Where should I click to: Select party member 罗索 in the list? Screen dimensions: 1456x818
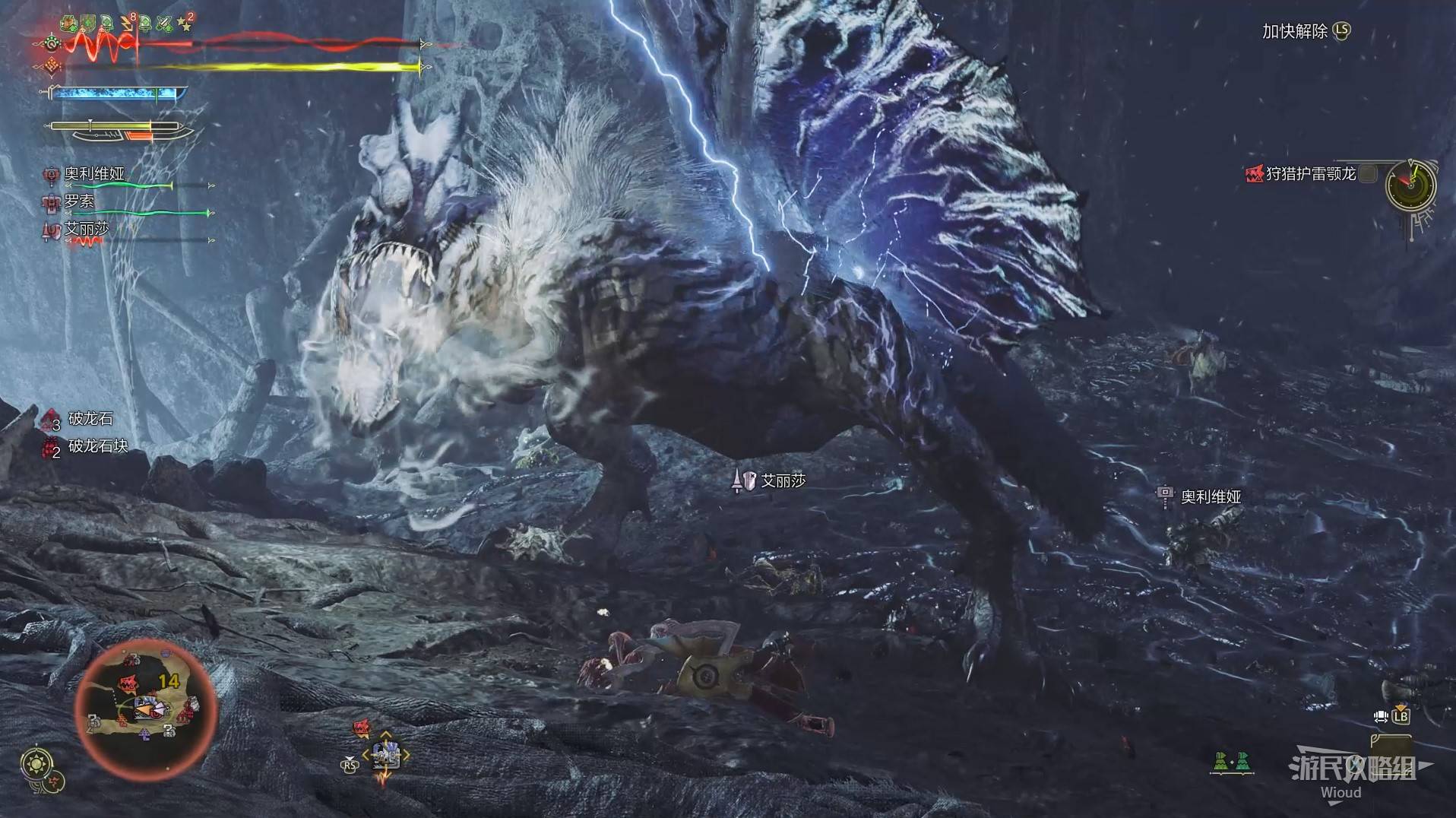click(x=79, y=201)
